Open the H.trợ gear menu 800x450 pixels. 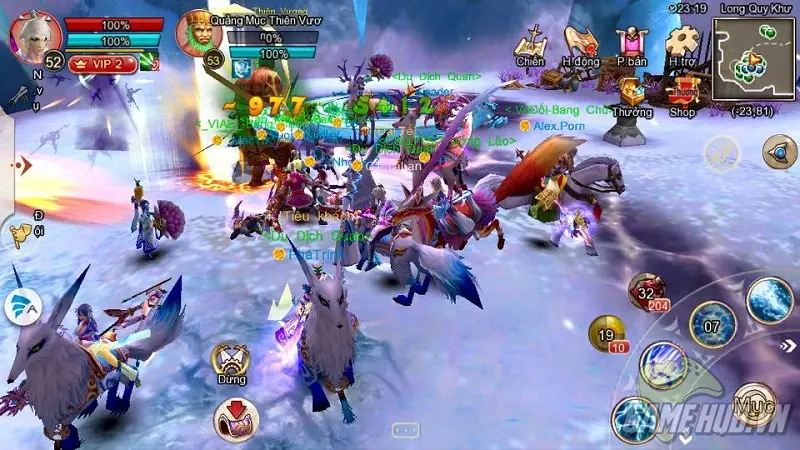pyautogui.click(x=683, y=44)
